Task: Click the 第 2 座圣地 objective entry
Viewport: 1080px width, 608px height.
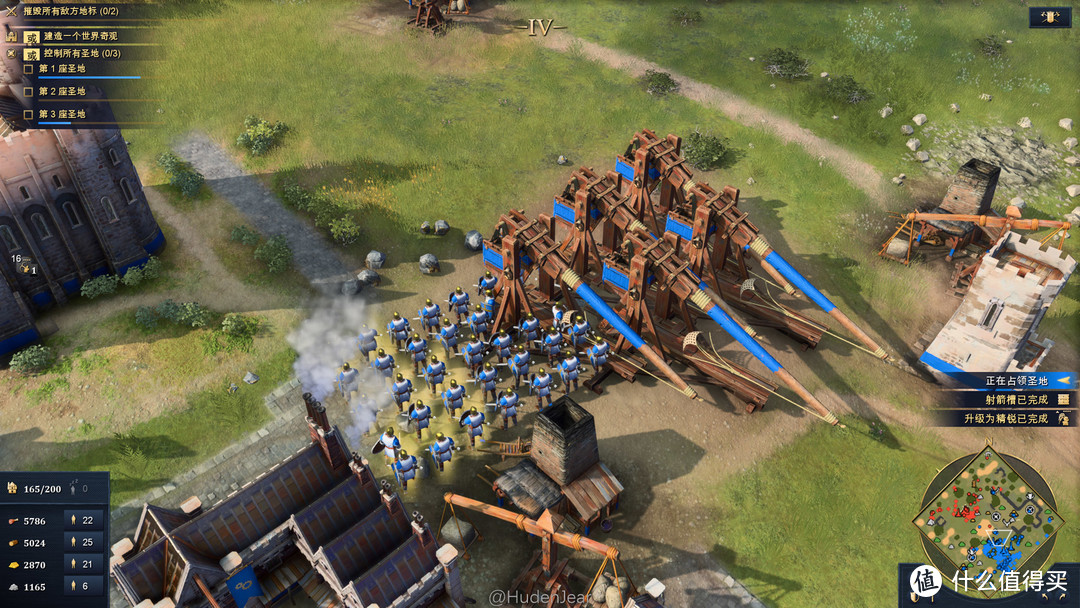Action: pos(62,92)
